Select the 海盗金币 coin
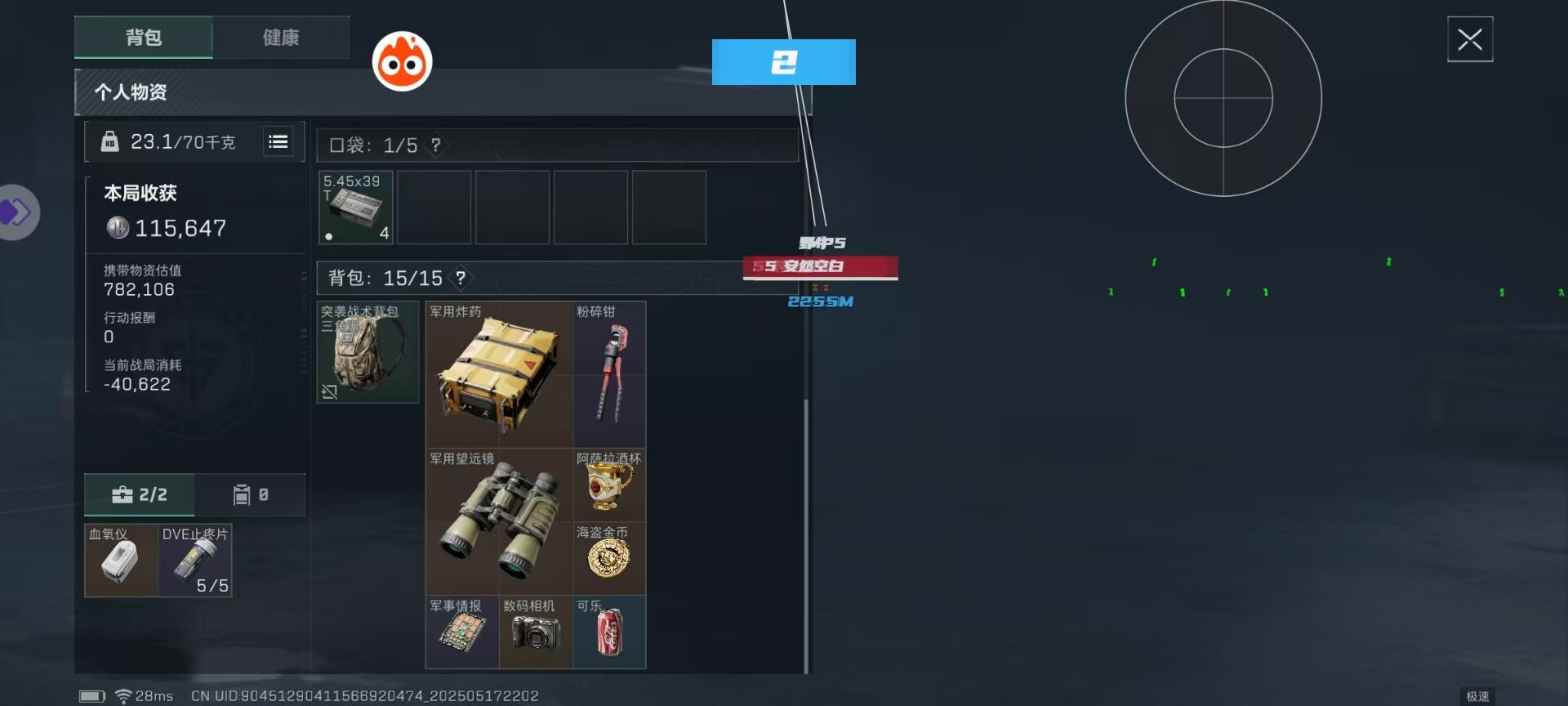The image size is (1568, 706). (x=609, y=558)
